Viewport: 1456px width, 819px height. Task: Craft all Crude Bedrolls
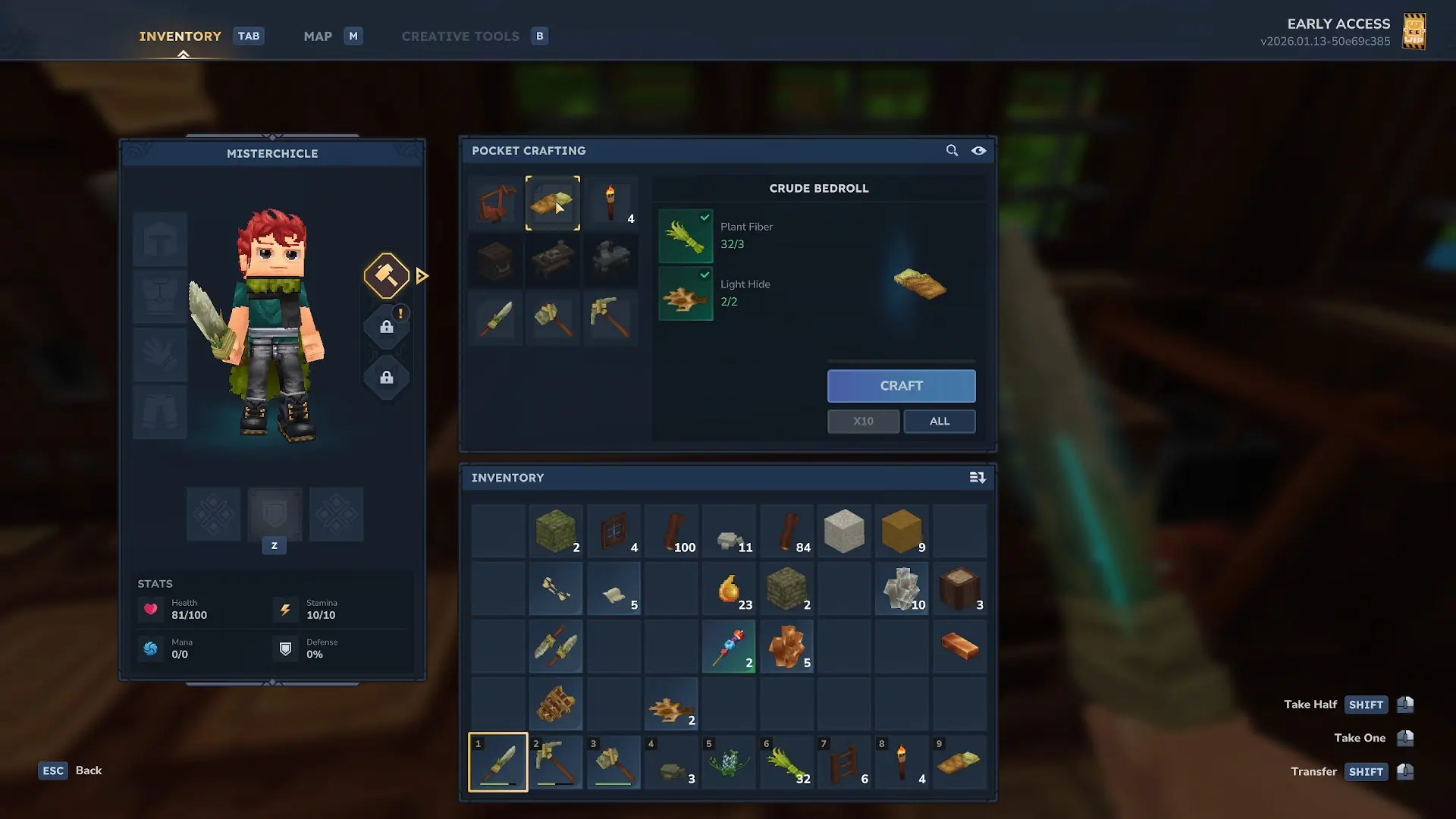click(939, 422)
